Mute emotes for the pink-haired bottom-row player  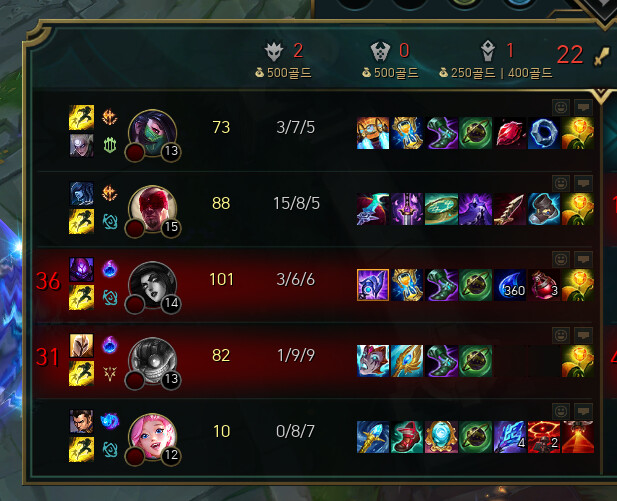click(560, 410)
